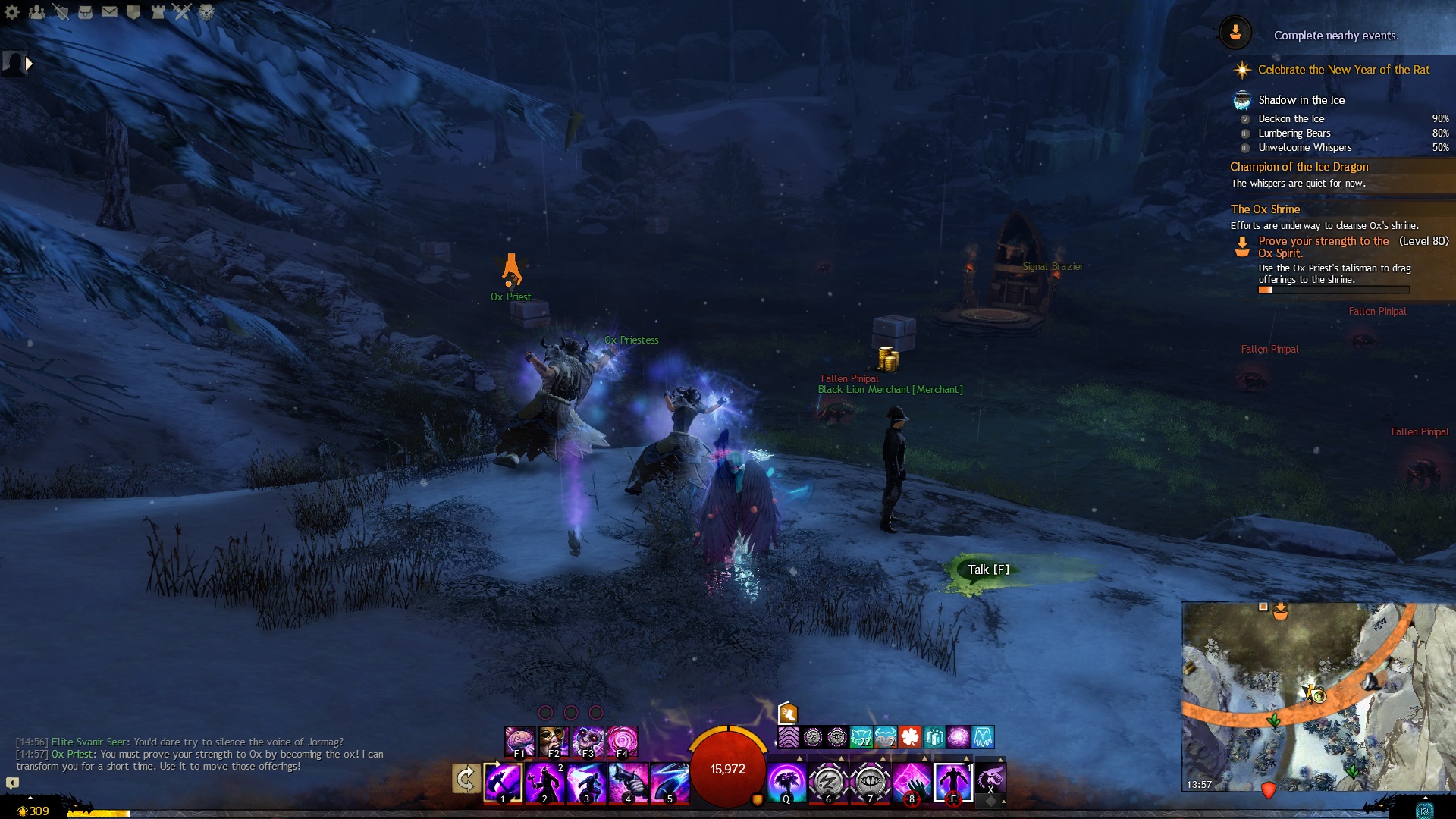This screenshot has height=819, width=1456.
Task: Activate the signet utility skill with eye symbol
Action: point(870,782)
